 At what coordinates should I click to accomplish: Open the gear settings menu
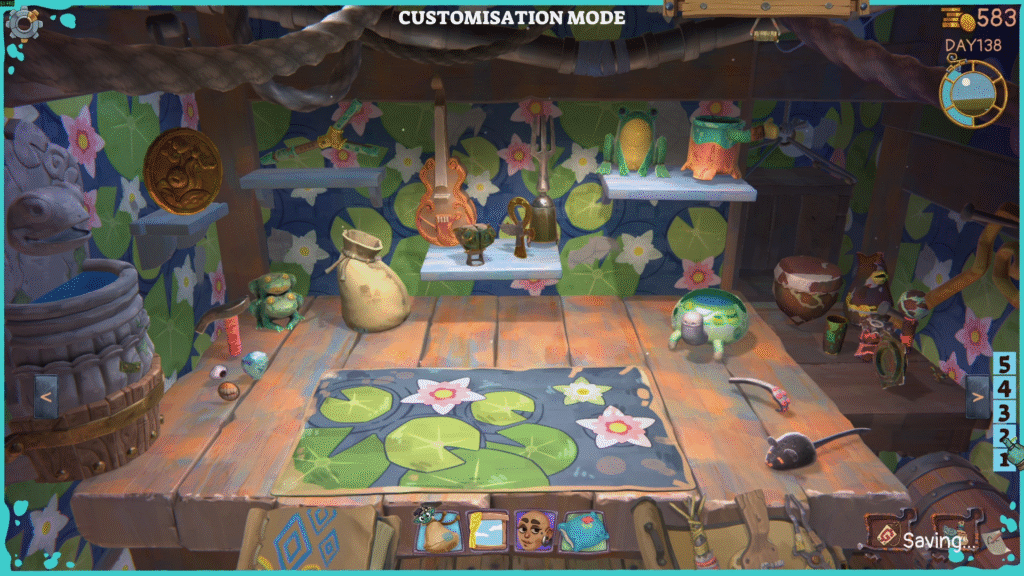pyautogui.click(x=21, y=22)
